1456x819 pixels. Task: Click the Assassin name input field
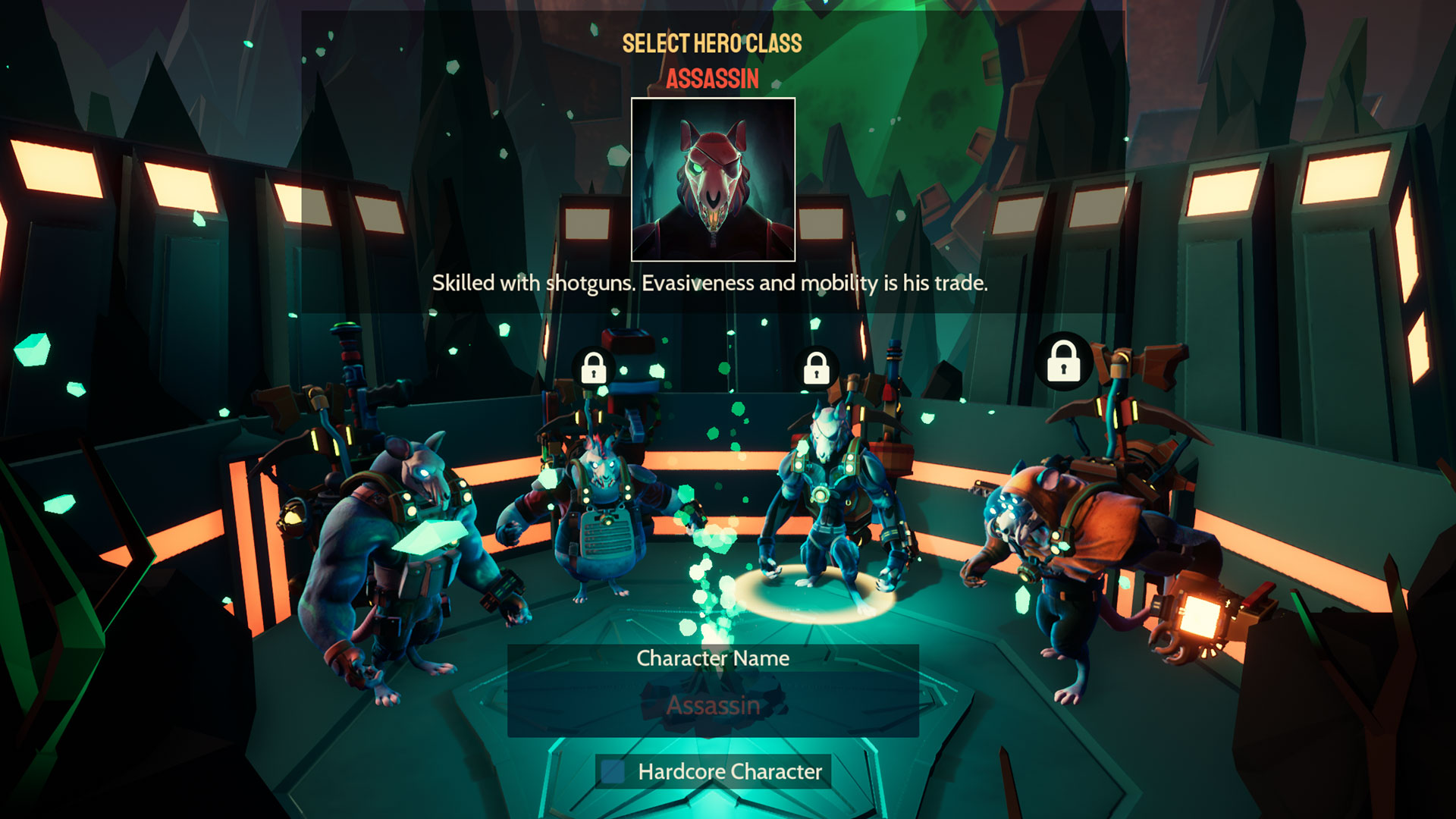tap(713, 707)
